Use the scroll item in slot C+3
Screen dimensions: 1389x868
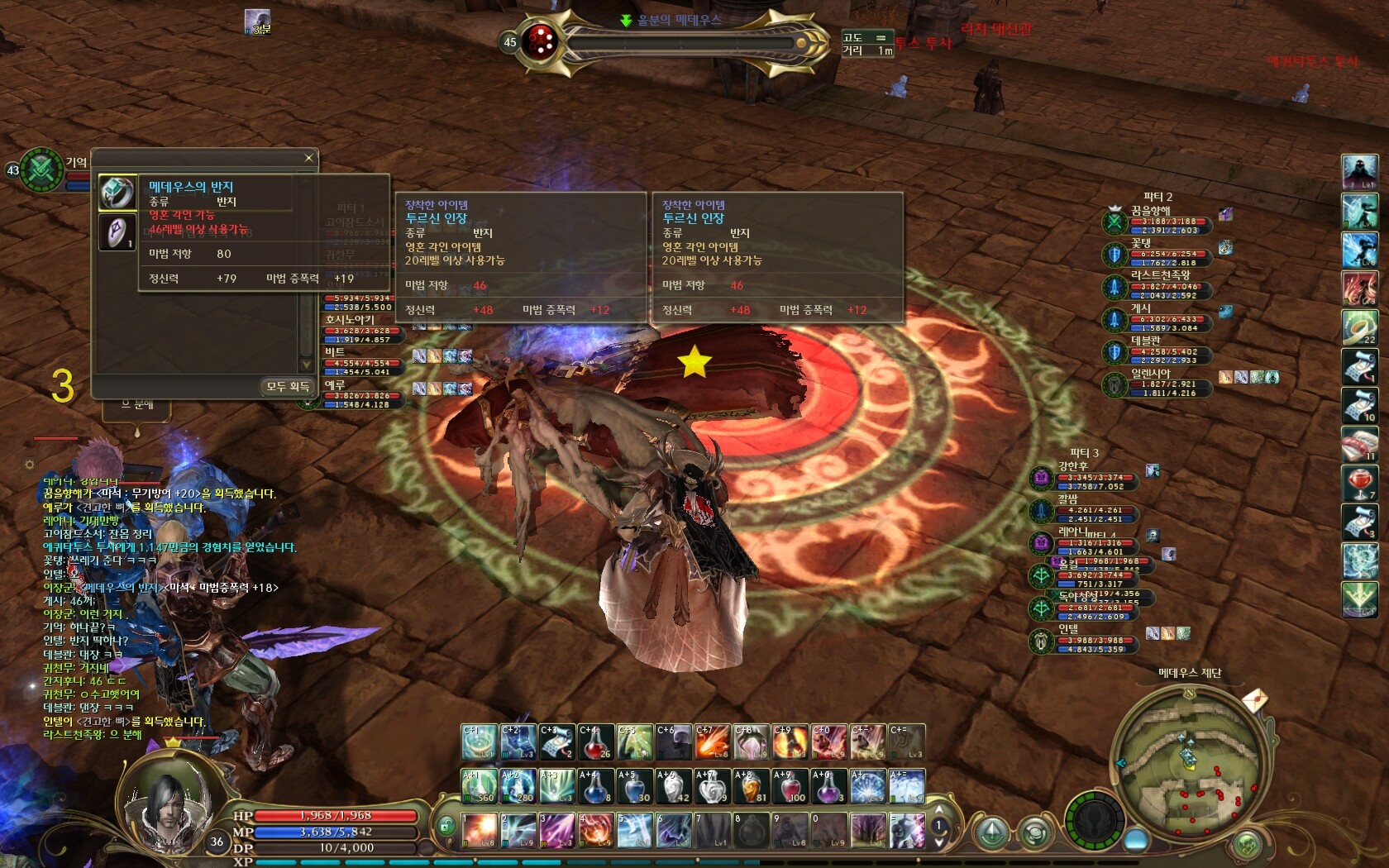click(556, 742)
